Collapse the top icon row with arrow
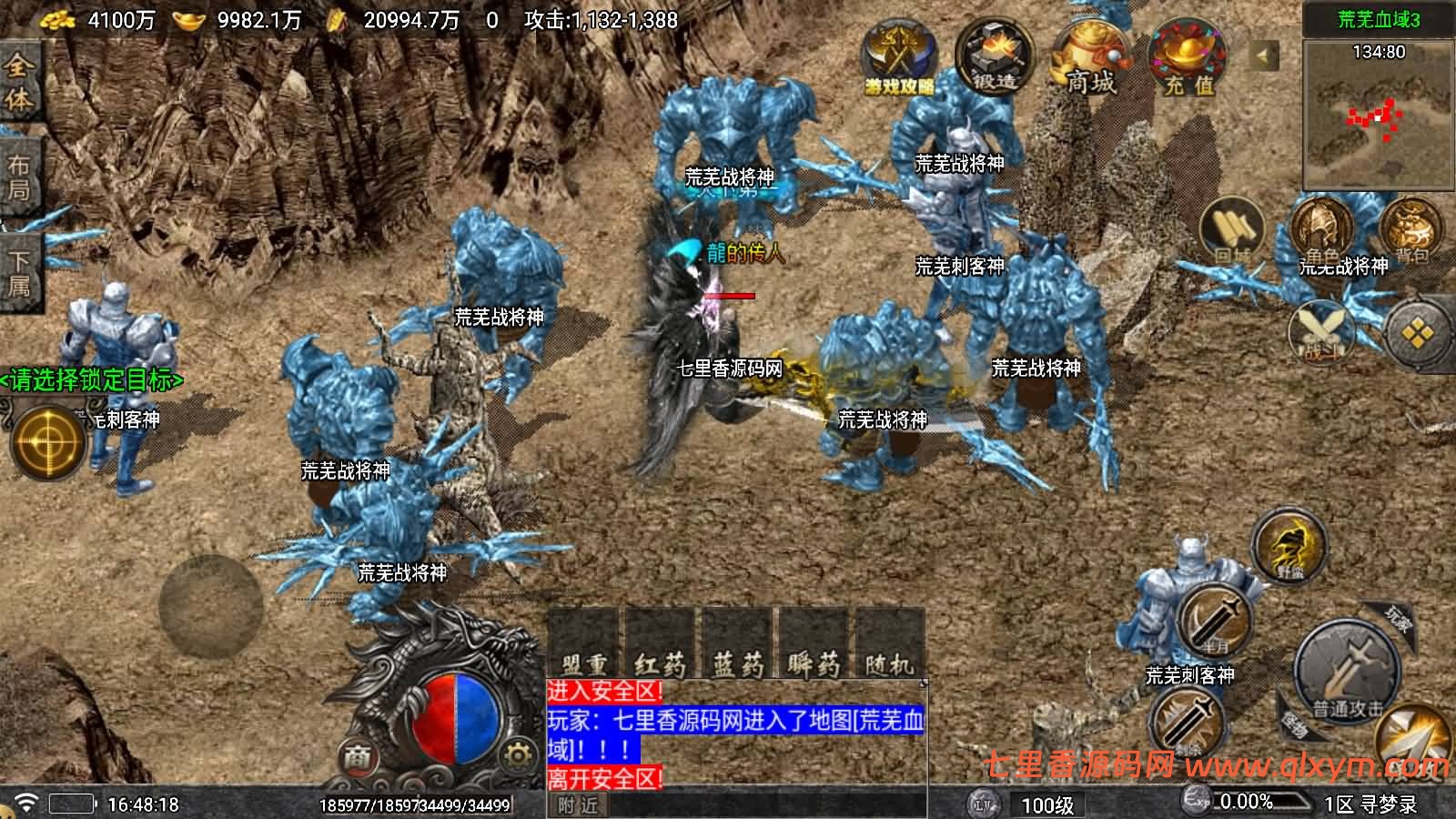The image size is (1456, 819). click(x=1263, y=56)
